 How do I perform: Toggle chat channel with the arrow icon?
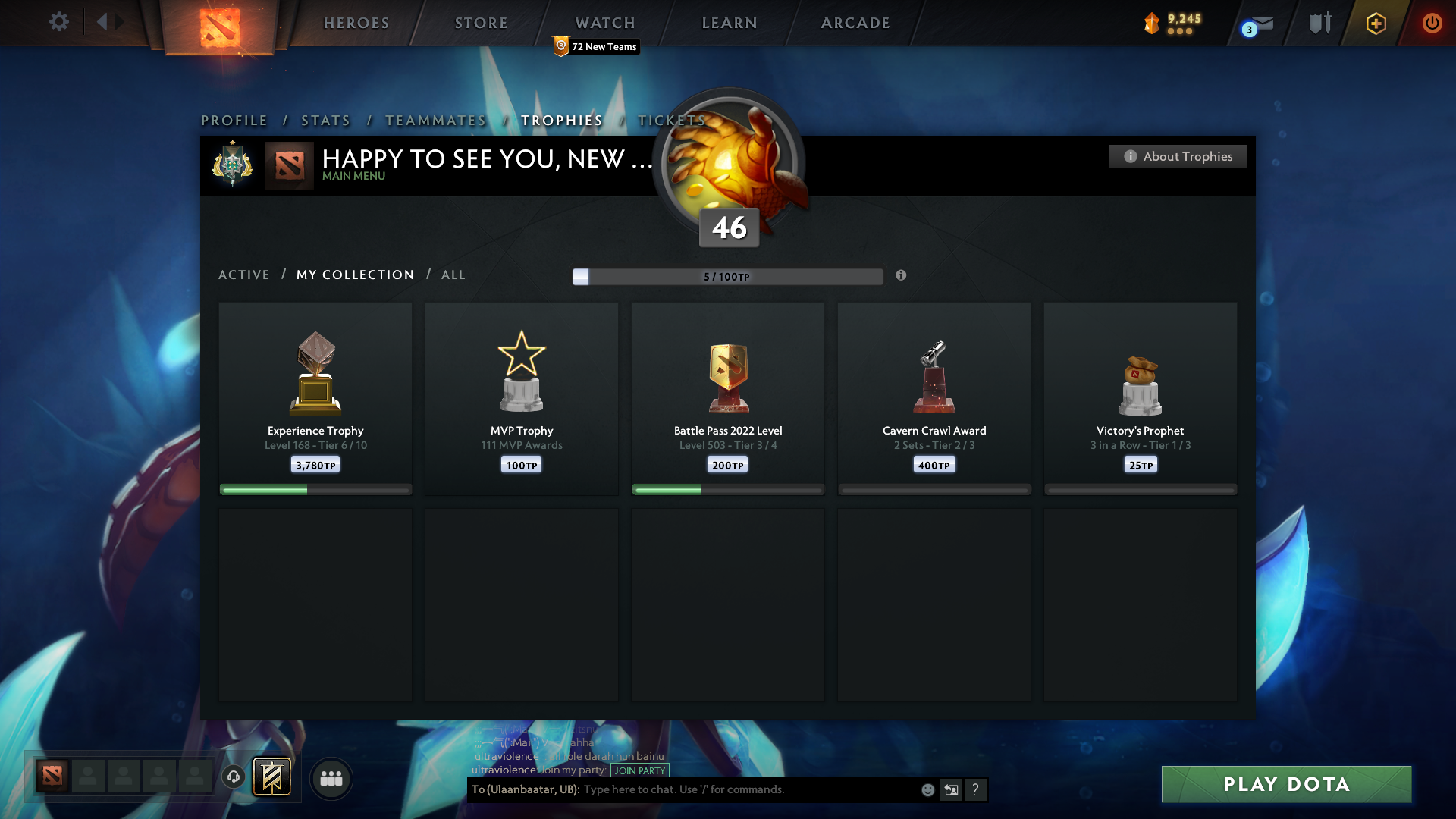tap(951, 789)
